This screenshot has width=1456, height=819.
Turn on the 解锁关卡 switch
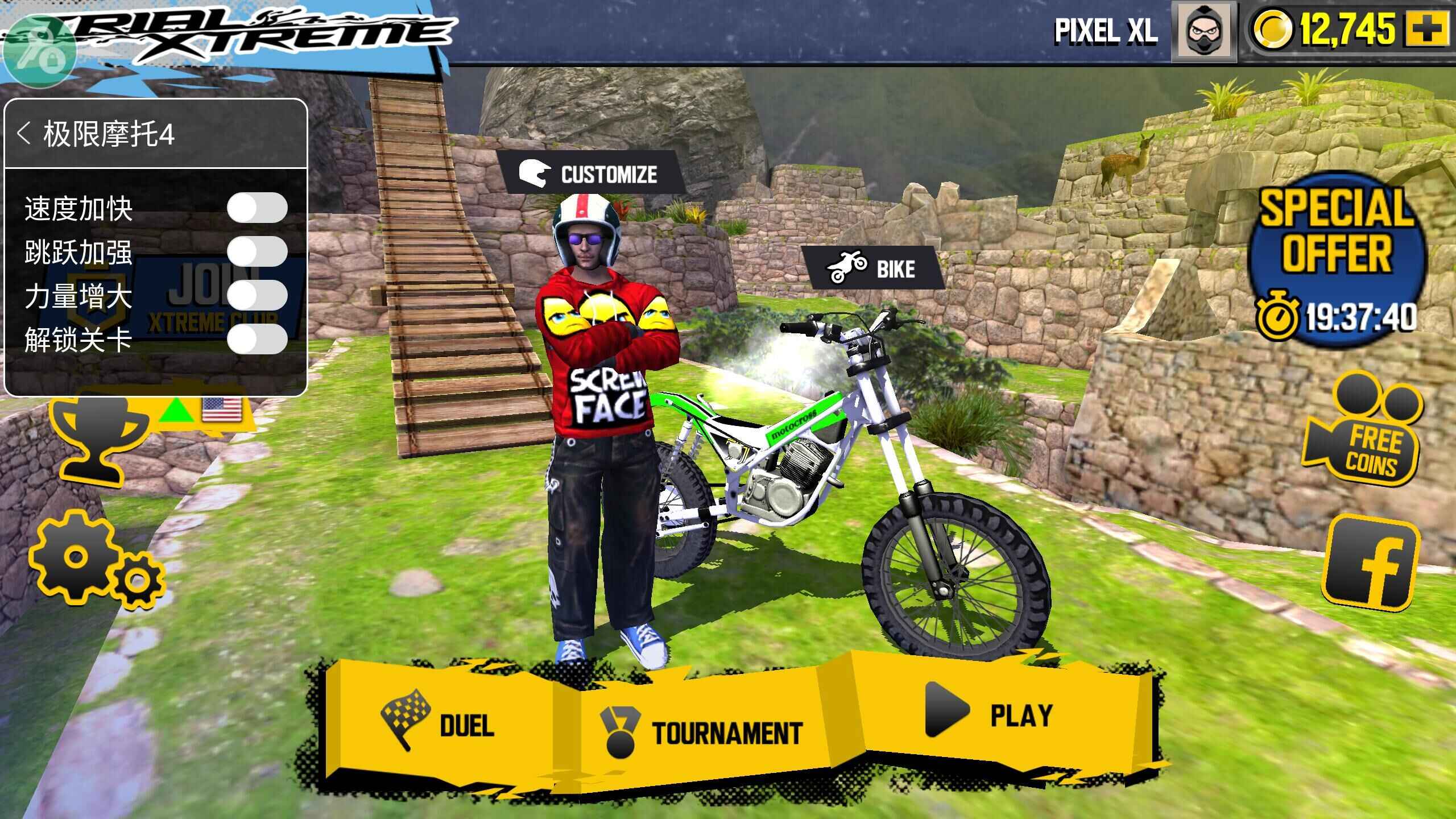[257, 340]
